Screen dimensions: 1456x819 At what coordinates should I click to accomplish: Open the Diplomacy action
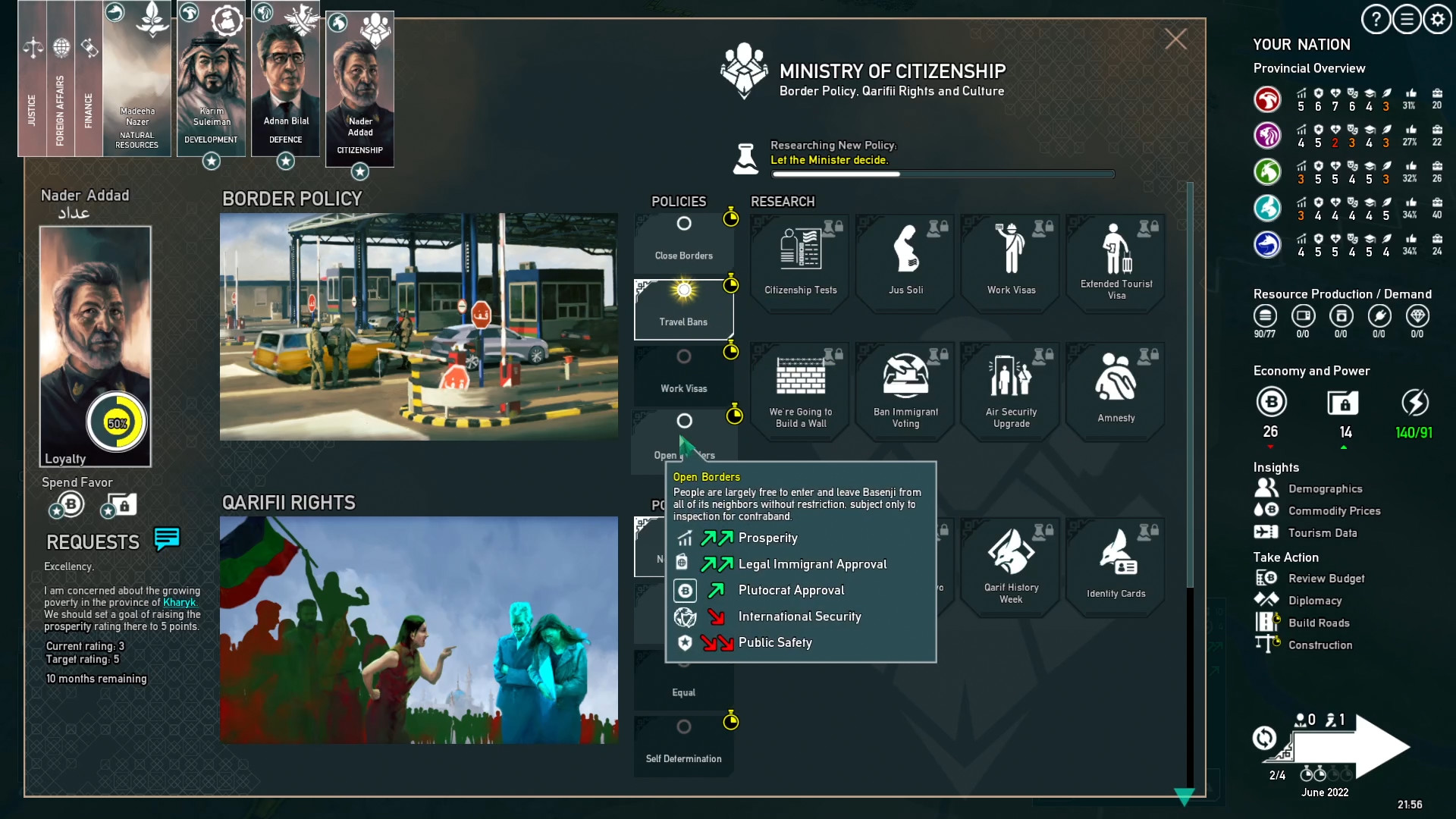[1316, 600]
